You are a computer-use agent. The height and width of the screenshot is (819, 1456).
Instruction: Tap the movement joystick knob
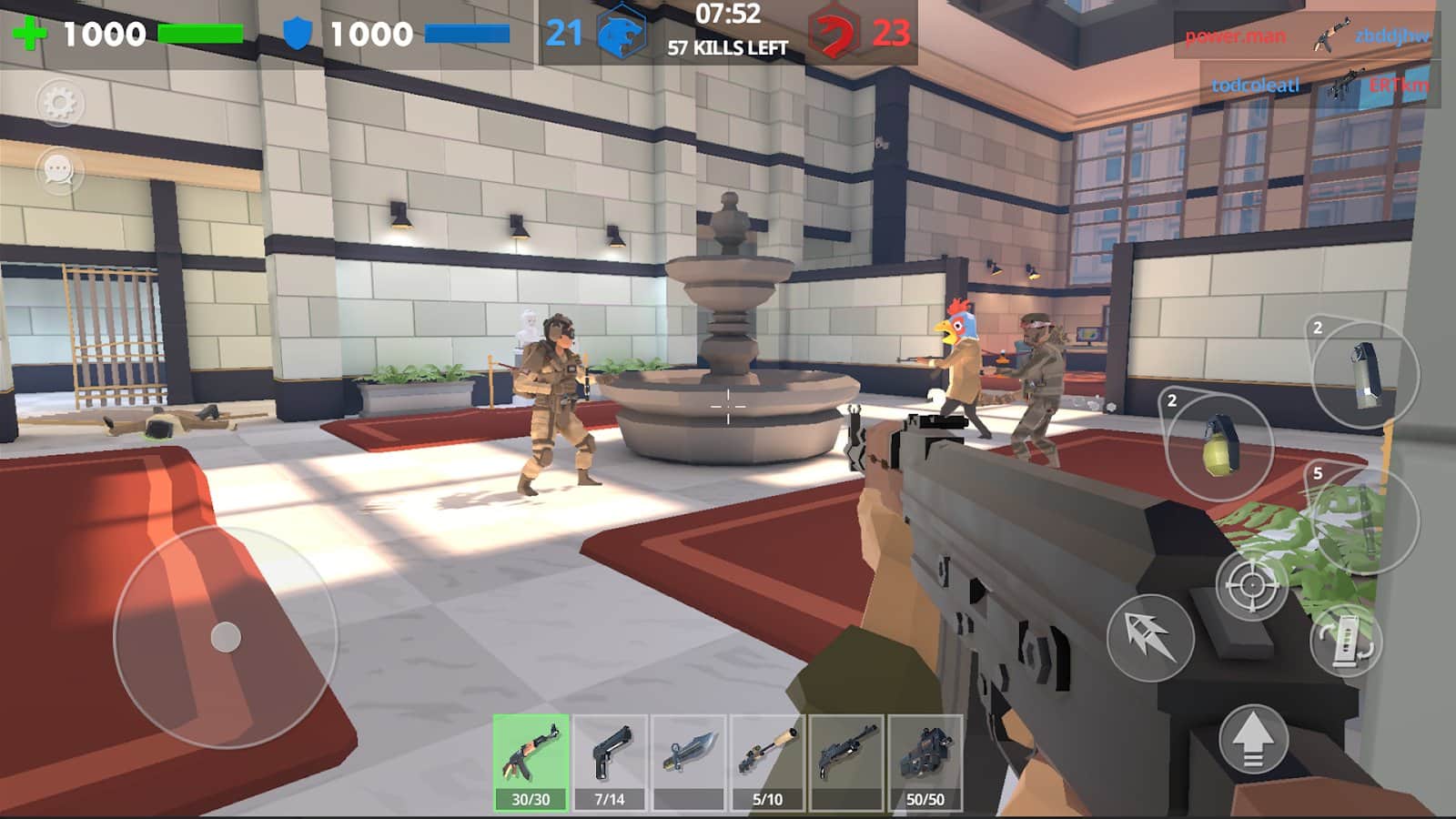point(226,637)
